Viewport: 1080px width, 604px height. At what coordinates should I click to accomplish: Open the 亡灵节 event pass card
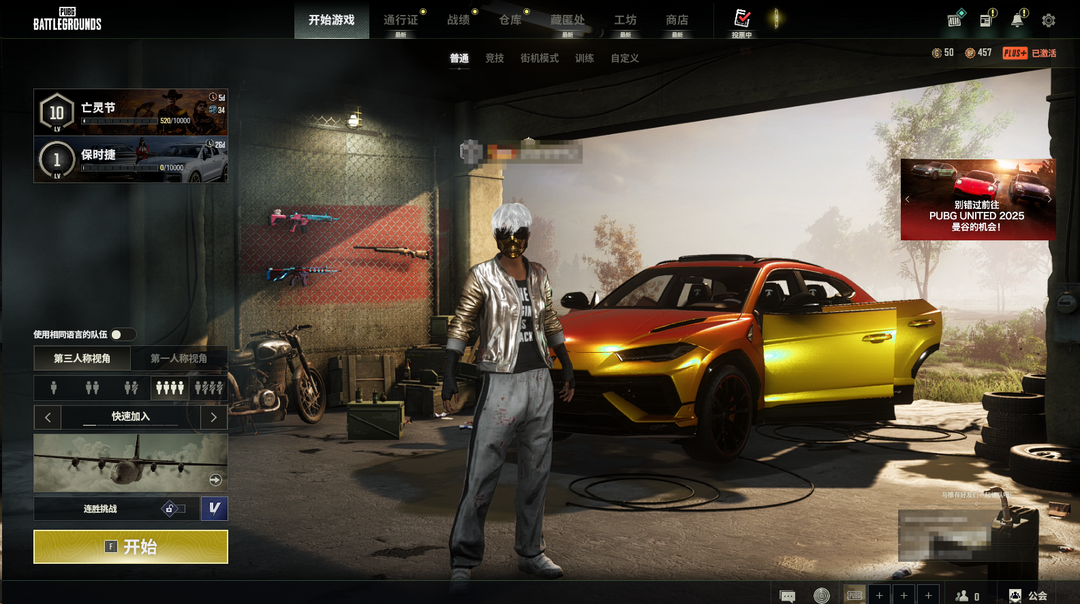coord(131,112)
